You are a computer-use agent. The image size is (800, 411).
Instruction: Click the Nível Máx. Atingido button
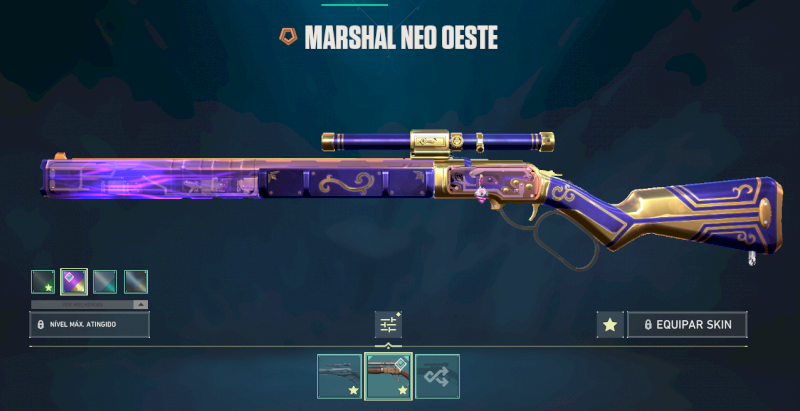point(90,325)
